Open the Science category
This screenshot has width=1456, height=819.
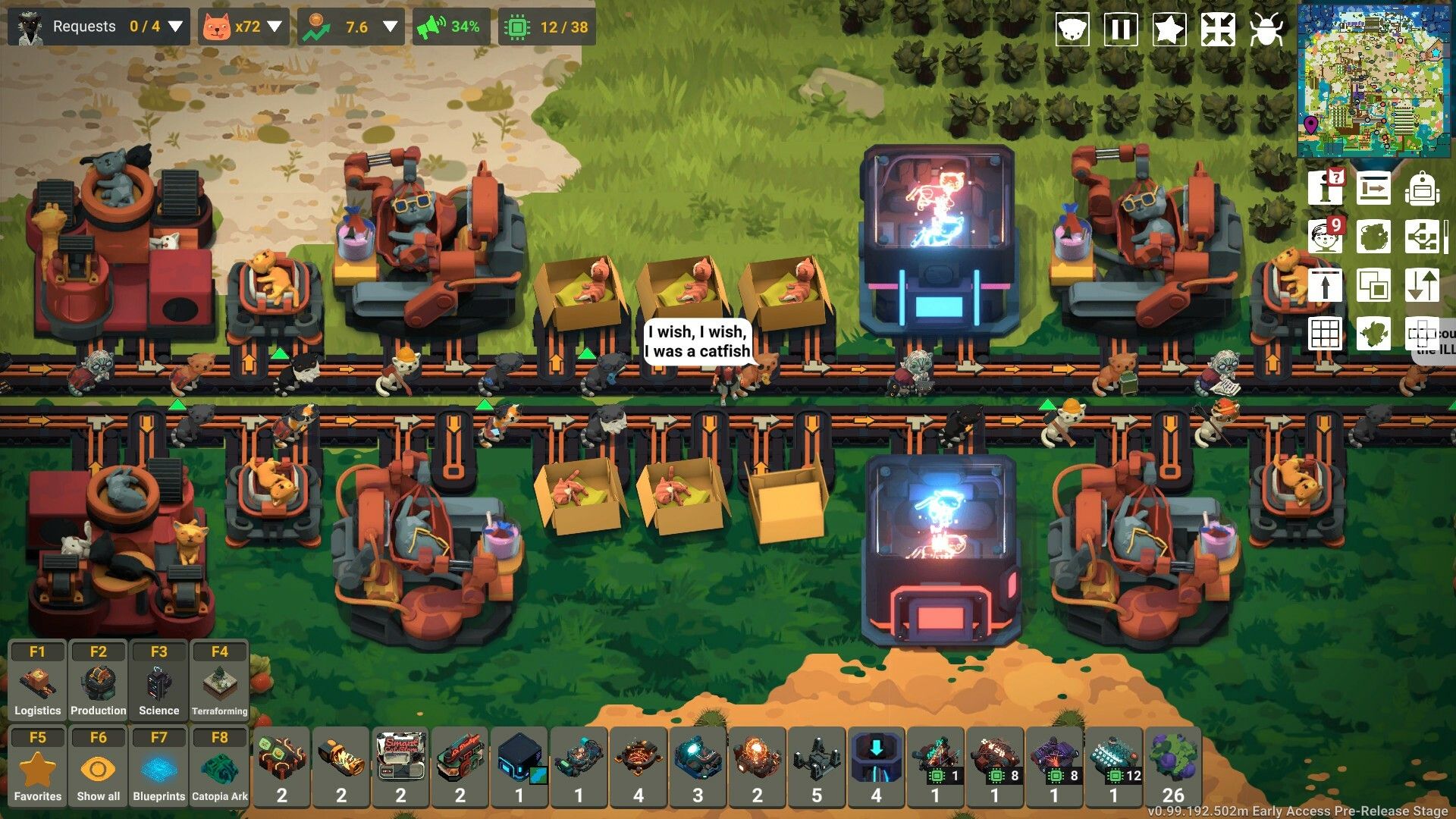[159, 681]
